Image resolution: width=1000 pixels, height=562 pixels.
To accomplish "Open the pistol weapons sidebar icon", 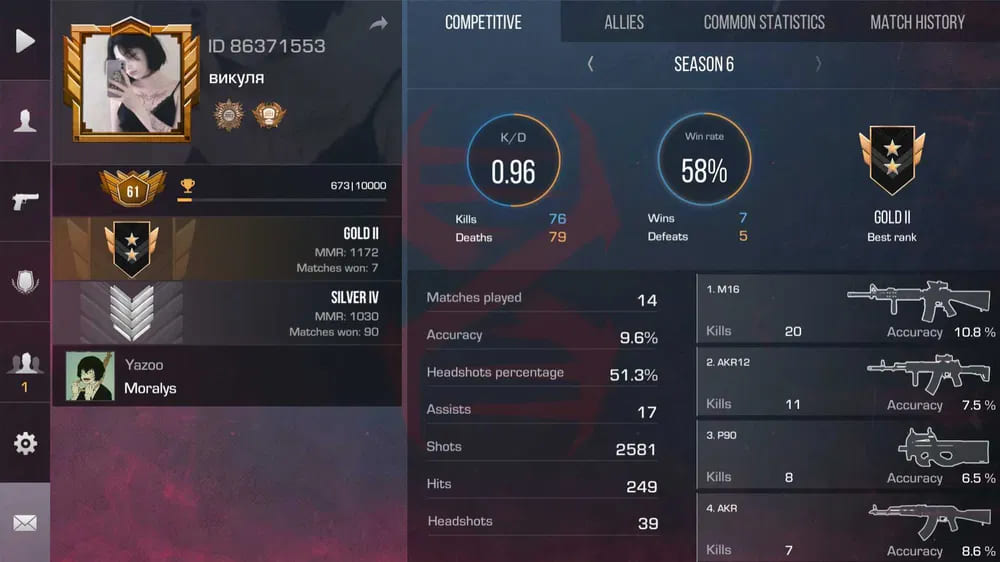I will (x=25, y=201).
